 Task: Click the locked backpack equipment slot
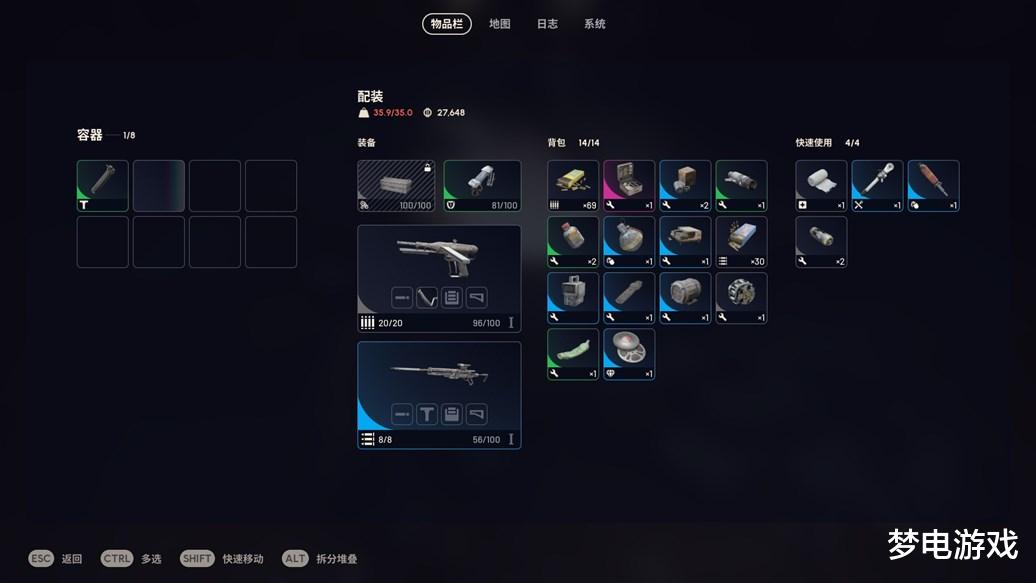[397, 186]
